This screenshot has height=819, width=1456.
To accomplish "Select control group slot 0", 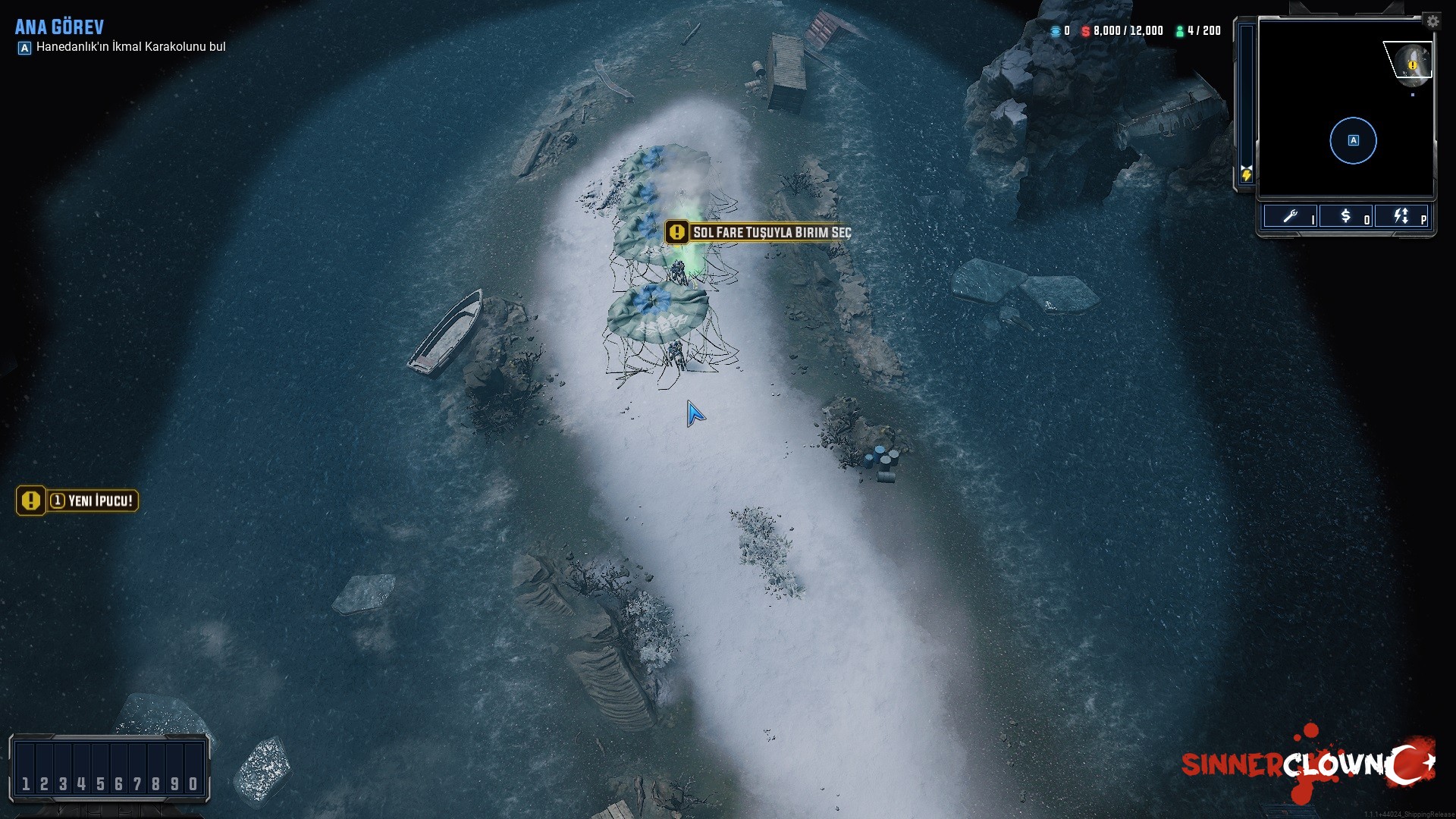I will tap(193, 783).
